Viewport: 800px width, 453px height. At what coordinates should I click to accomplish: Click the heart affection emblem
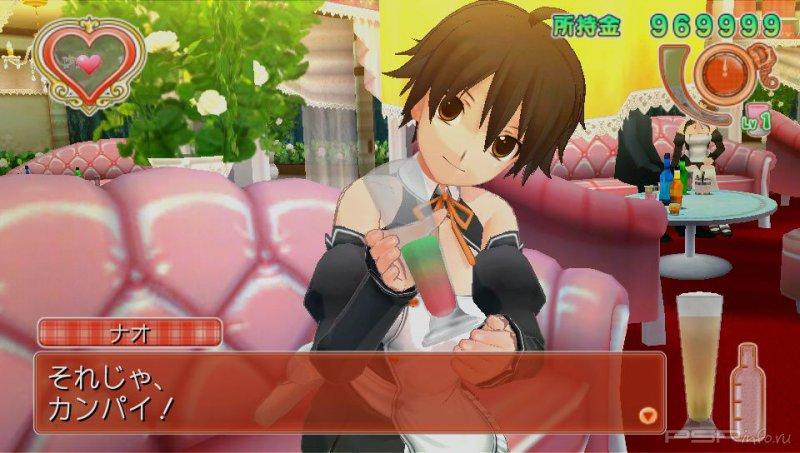pyautogui.click(x=88, y=64)
